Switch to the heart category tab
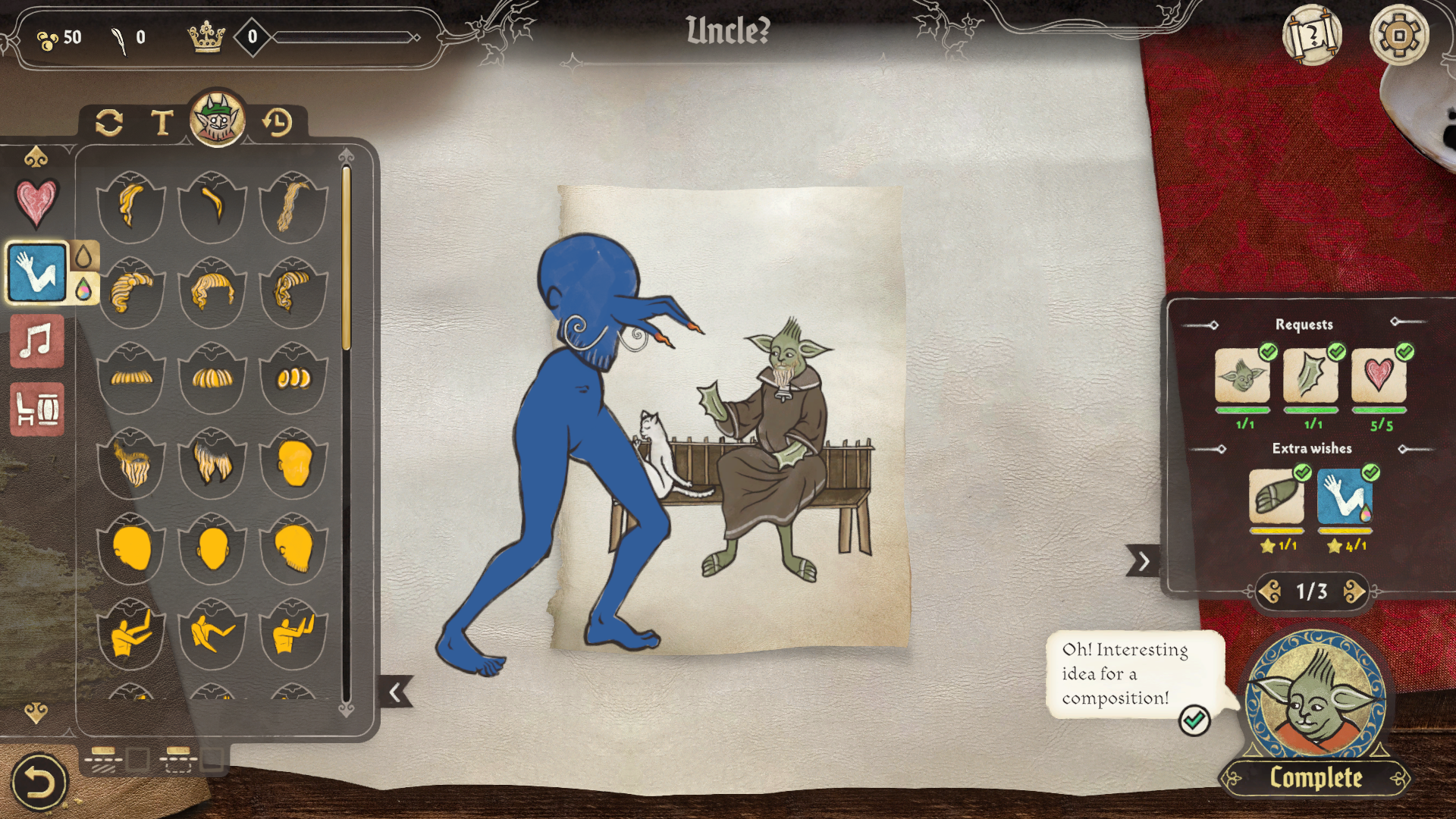1456x819 pixels. click(x=37, y=205)
